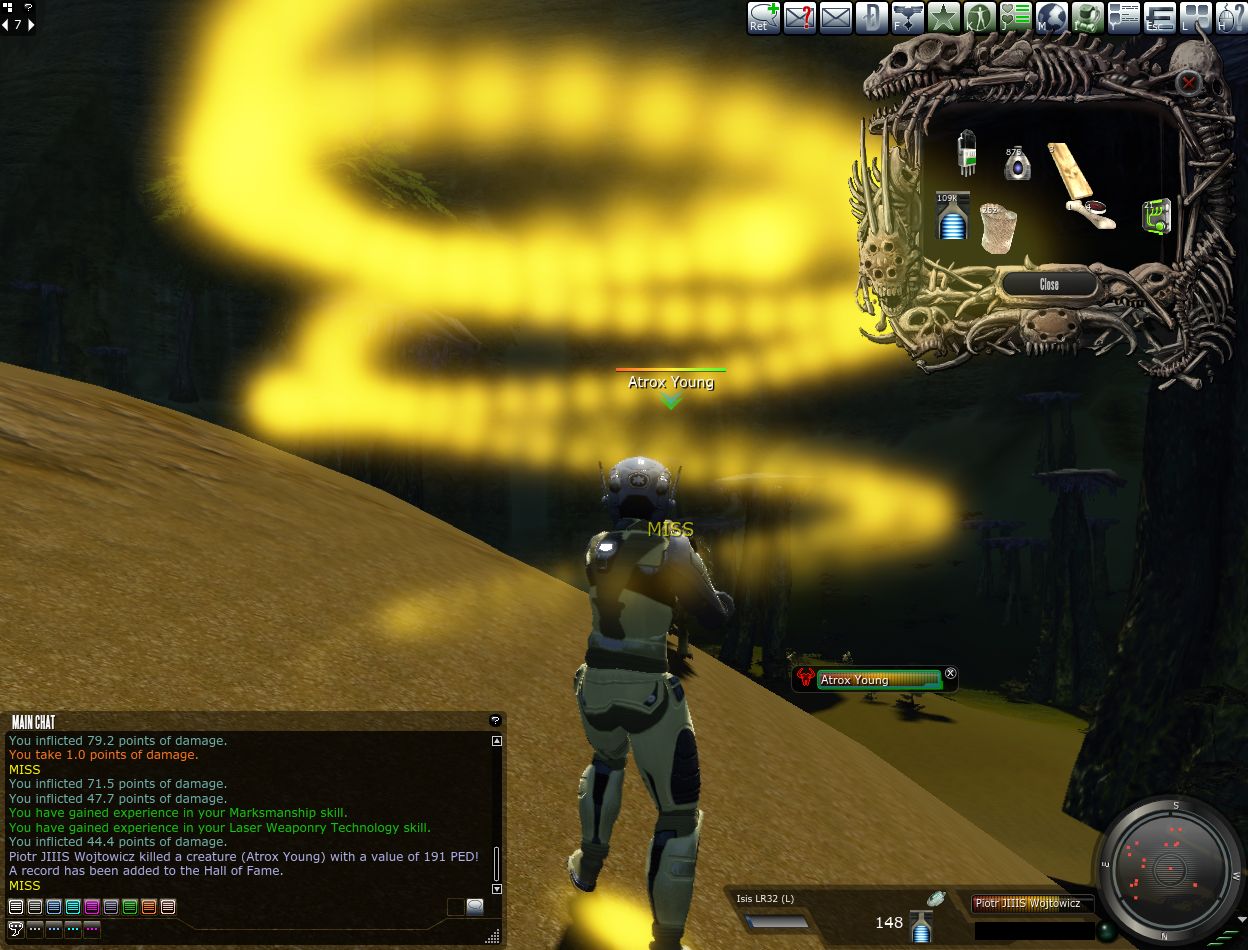
Task: Select the blue coil item marked 109k
Action: click(952, 217)
